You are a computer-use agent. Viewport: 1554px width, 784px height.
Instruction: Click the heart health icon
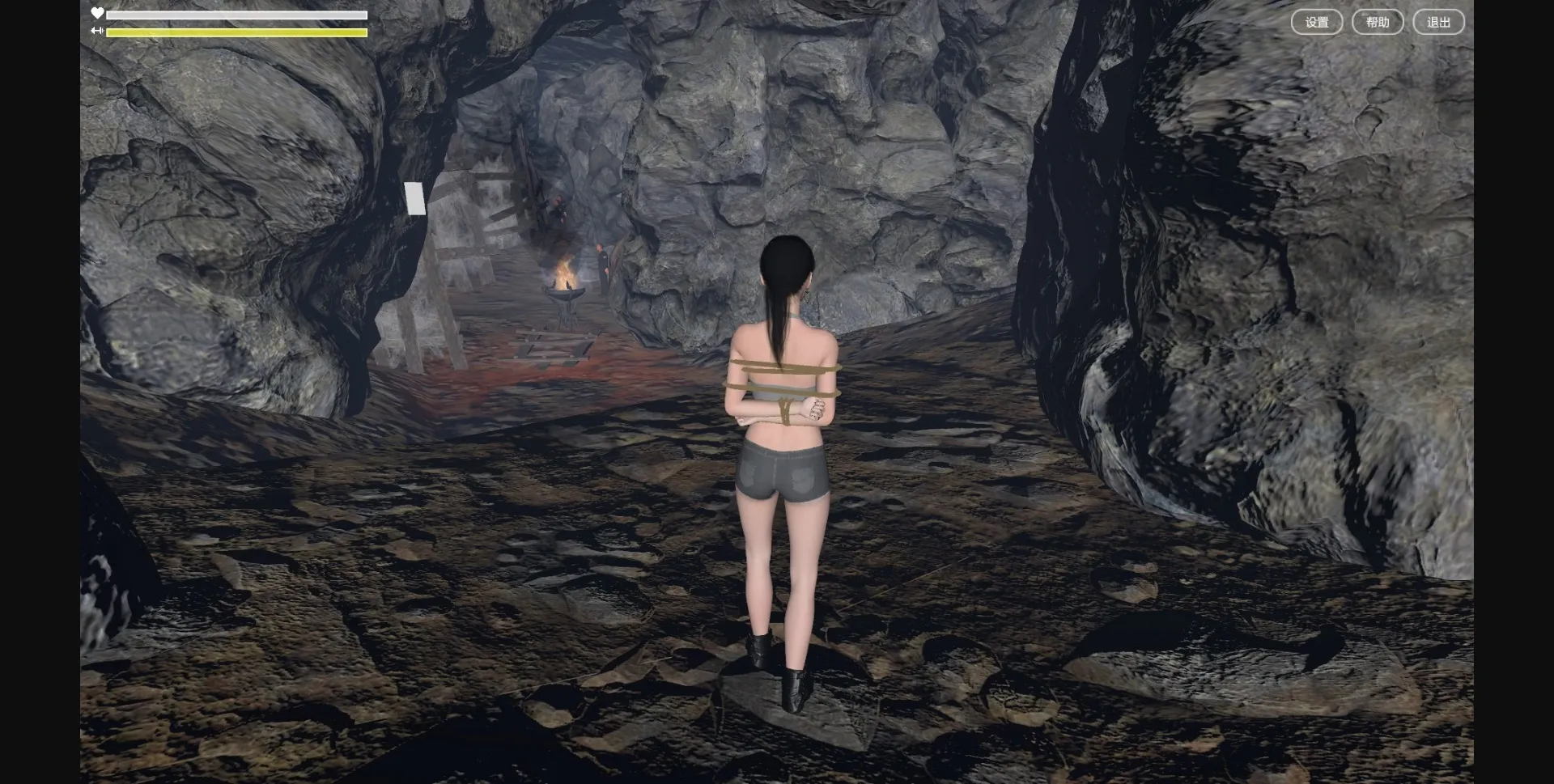click(97, 13)
